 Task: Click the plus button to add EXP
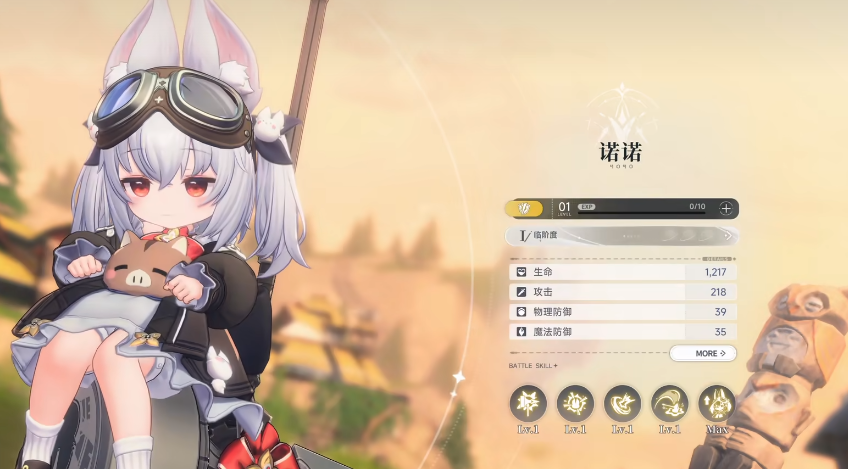coord(726,208)
